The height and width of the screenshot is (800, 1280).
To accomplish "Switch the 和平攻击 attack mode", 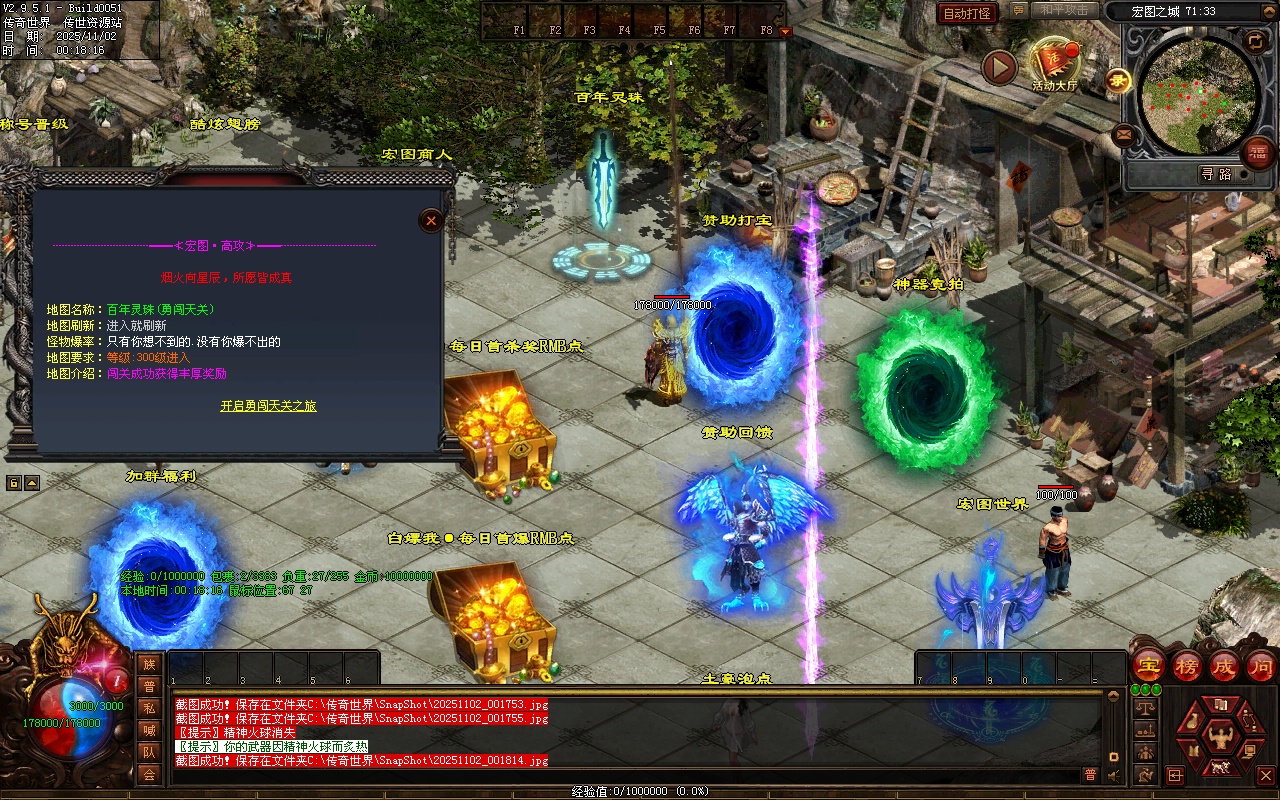I will pos(1064,10).
